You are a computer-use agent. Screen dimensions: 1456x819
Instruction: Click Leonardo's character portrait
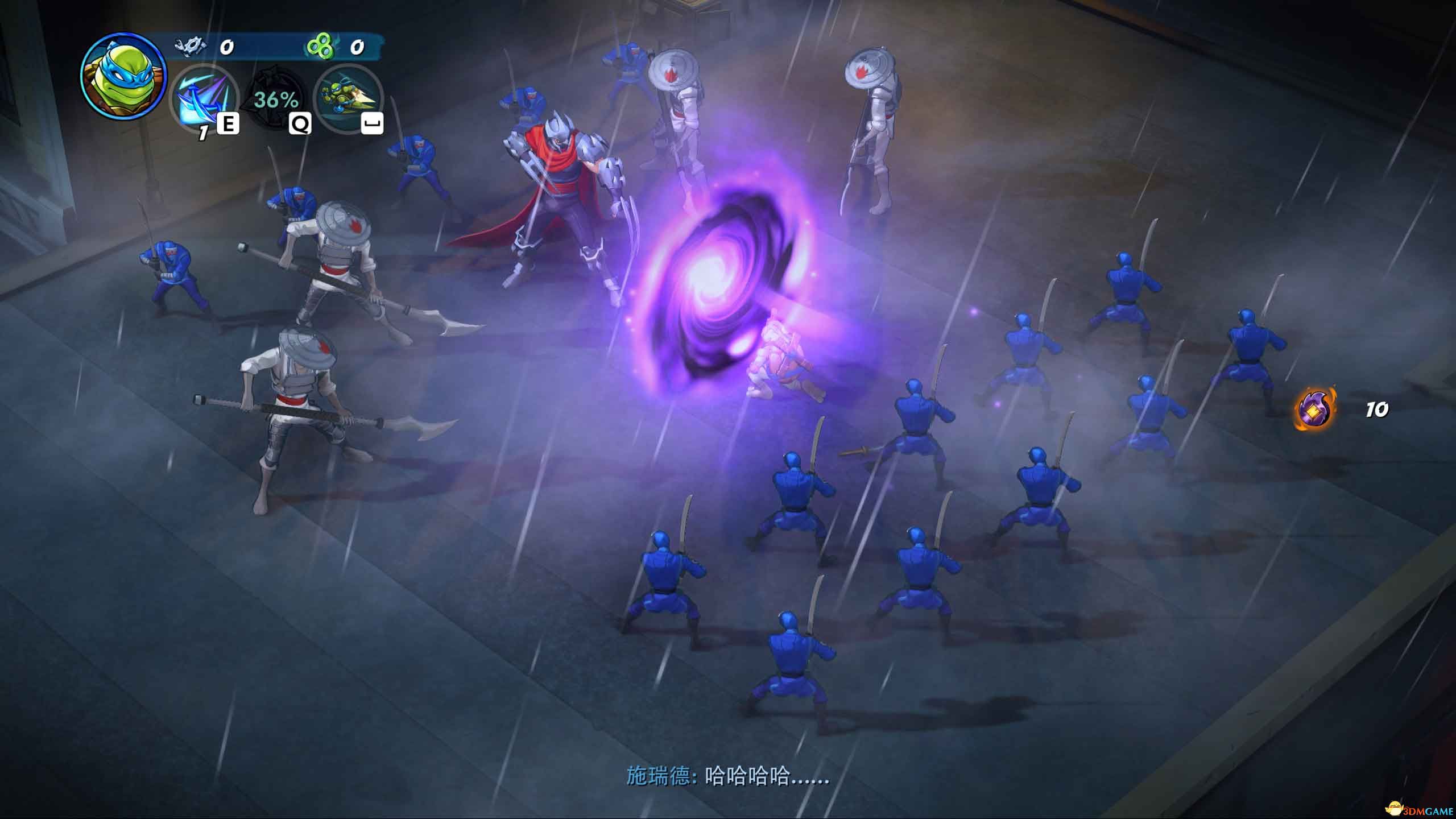click(123, 76)
